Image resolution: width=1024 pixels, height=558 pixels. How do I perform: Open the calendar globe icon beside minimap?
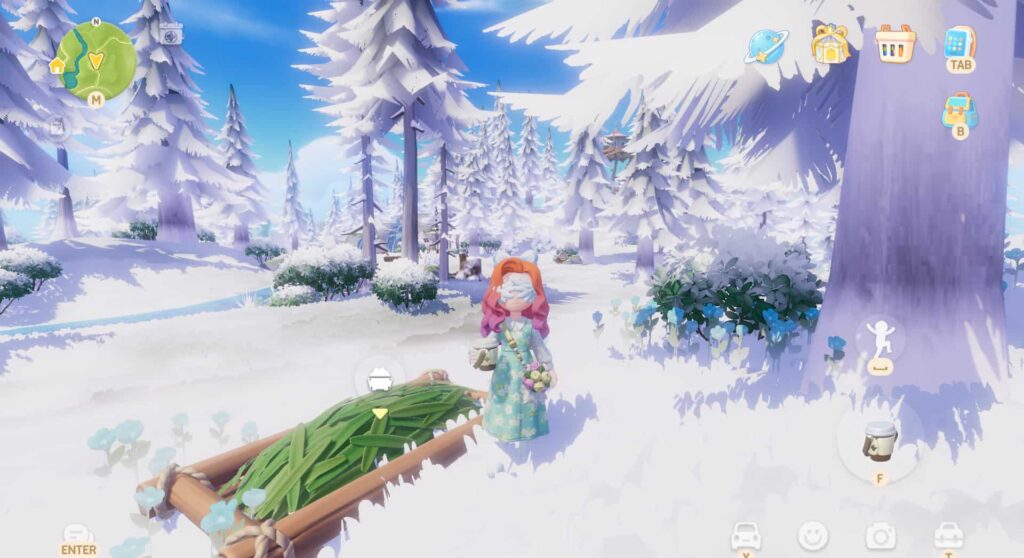171,33
